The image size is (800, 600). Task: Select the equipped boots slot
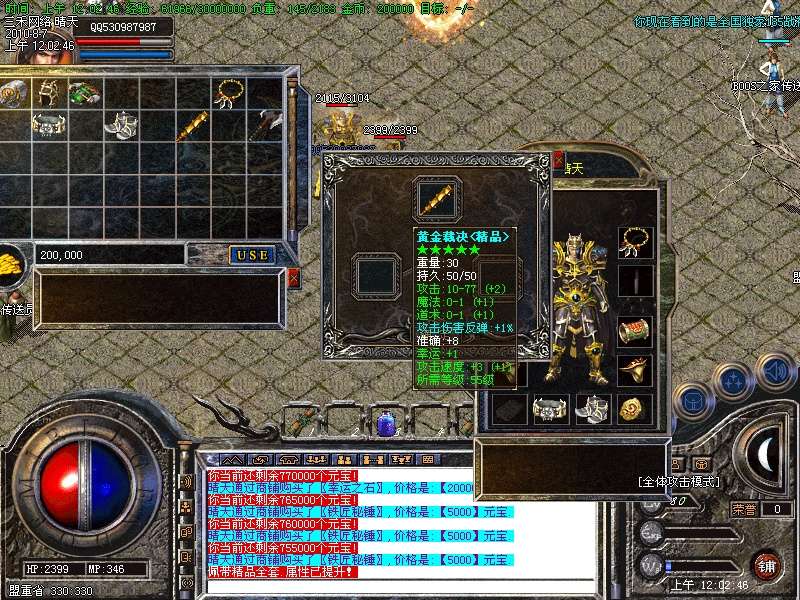591,408
